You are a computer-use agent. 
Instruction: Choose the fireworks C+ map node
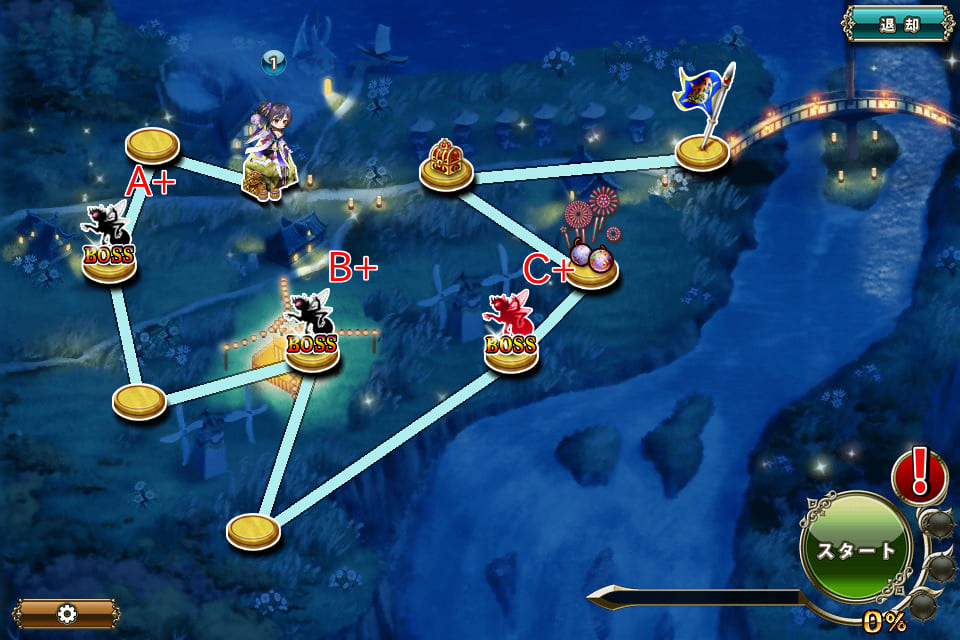pyautogui.click(x=592, y=268)
